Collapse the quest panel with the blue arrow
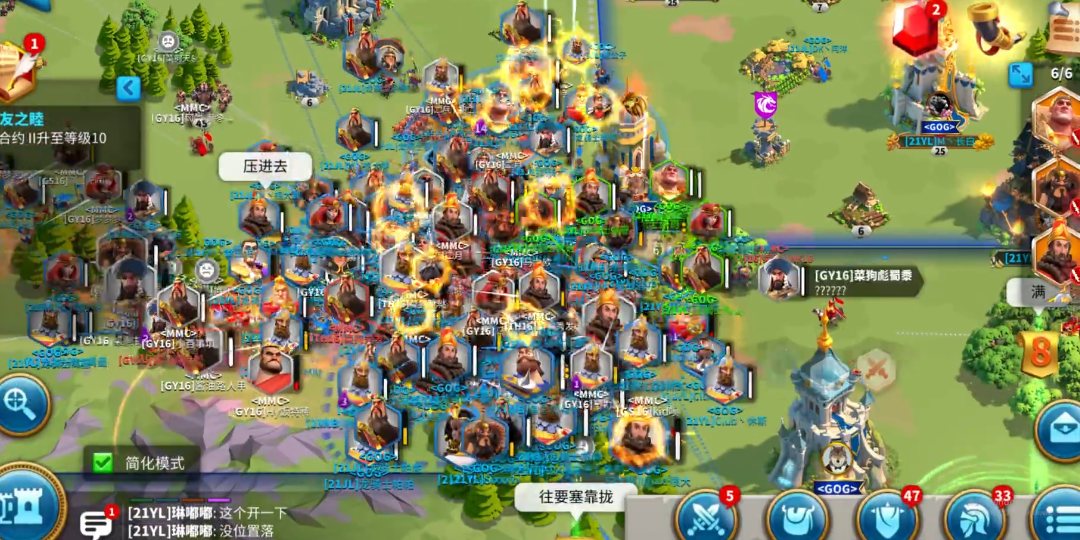 (x=128, y=89)
